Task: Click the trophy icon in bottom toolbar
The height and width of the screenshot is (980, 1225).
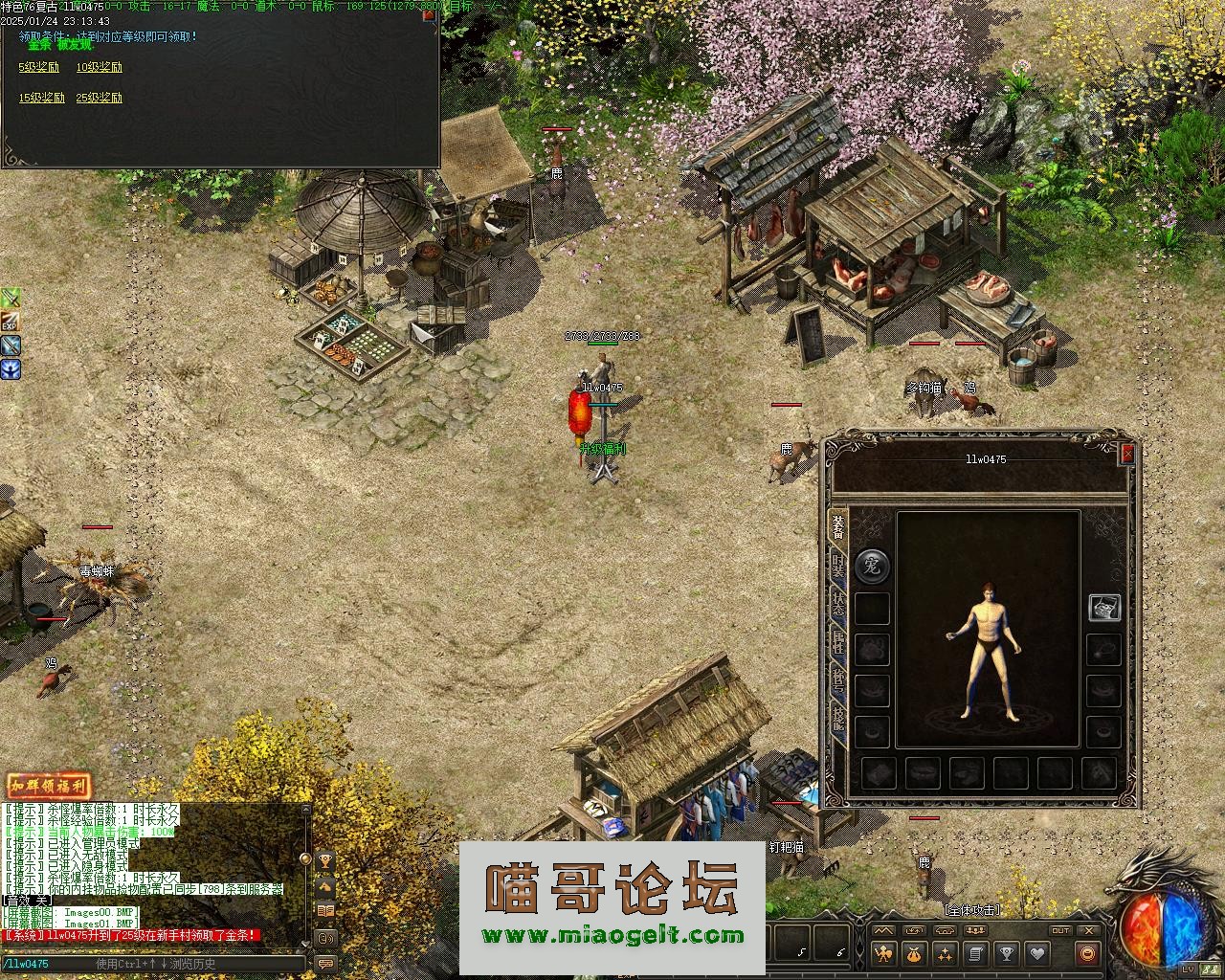Action: [1006, 953]
